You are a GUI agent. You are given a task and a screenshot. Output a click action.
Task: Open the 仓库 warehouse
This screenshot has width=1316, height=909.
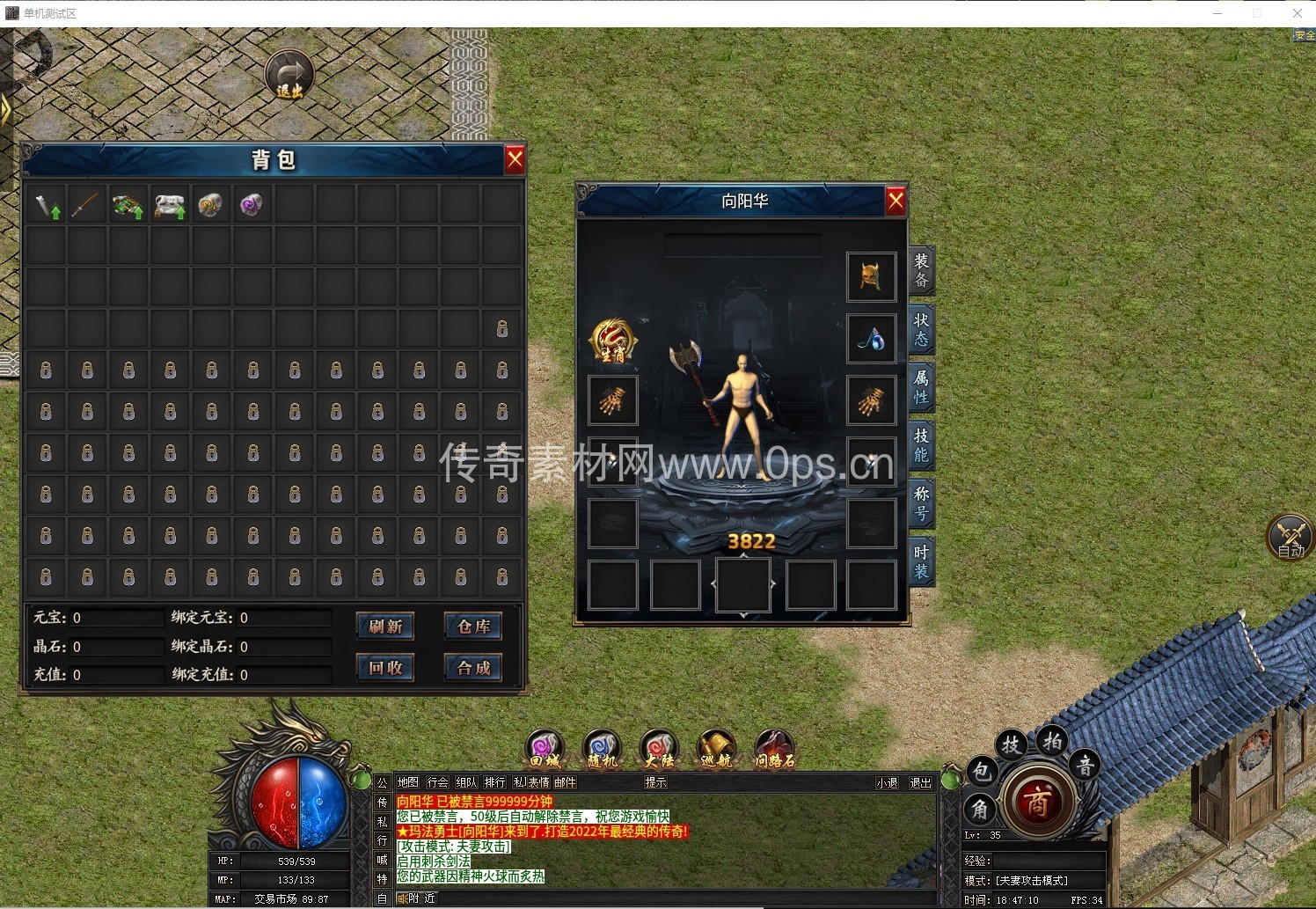473,627
